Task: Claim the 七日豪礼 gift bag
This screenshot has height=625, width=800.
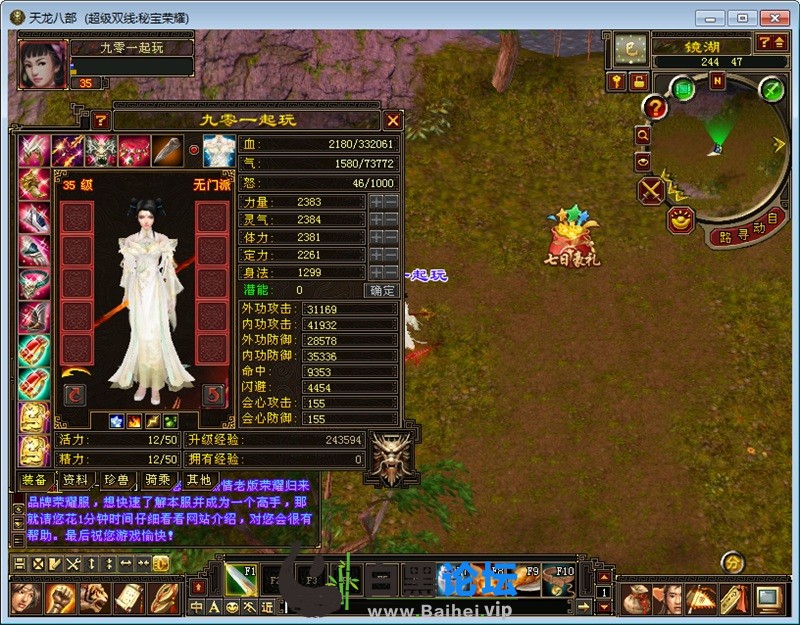Action: click(570, 240)
